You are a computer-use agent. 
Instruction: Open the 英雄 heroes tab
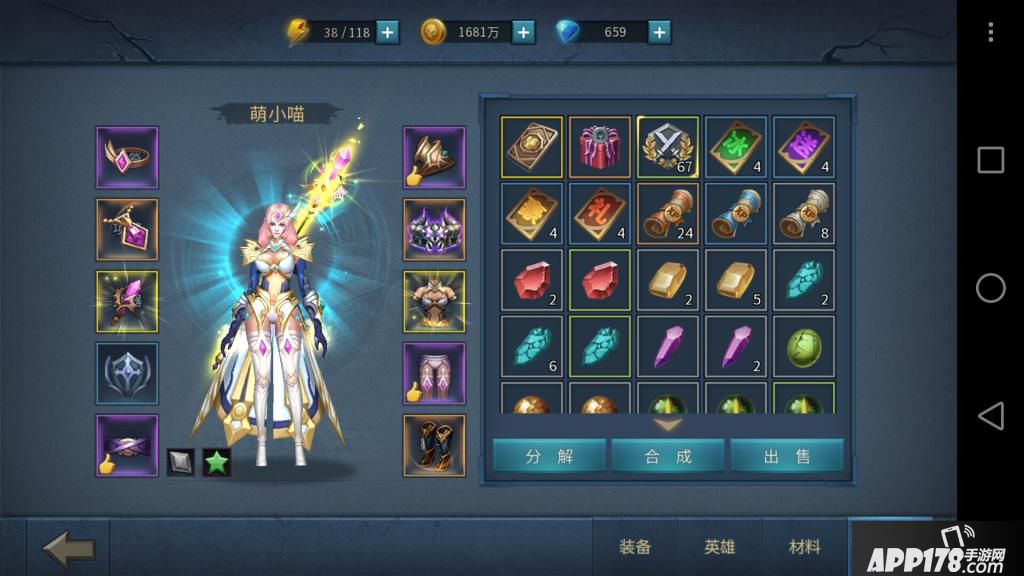point(720,547)
